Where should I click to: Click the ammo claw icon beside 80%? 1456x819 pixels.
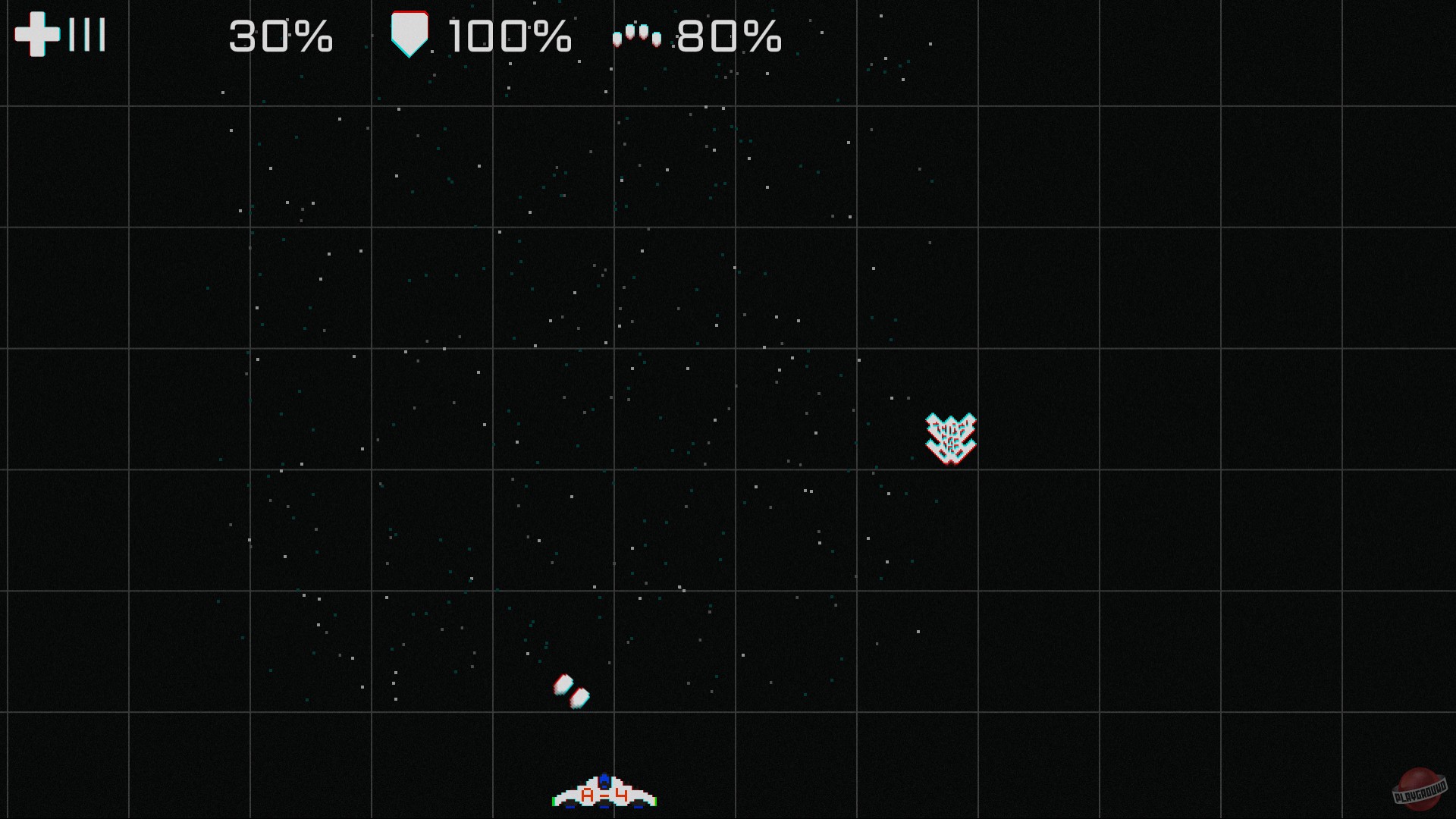click(637, 33)
